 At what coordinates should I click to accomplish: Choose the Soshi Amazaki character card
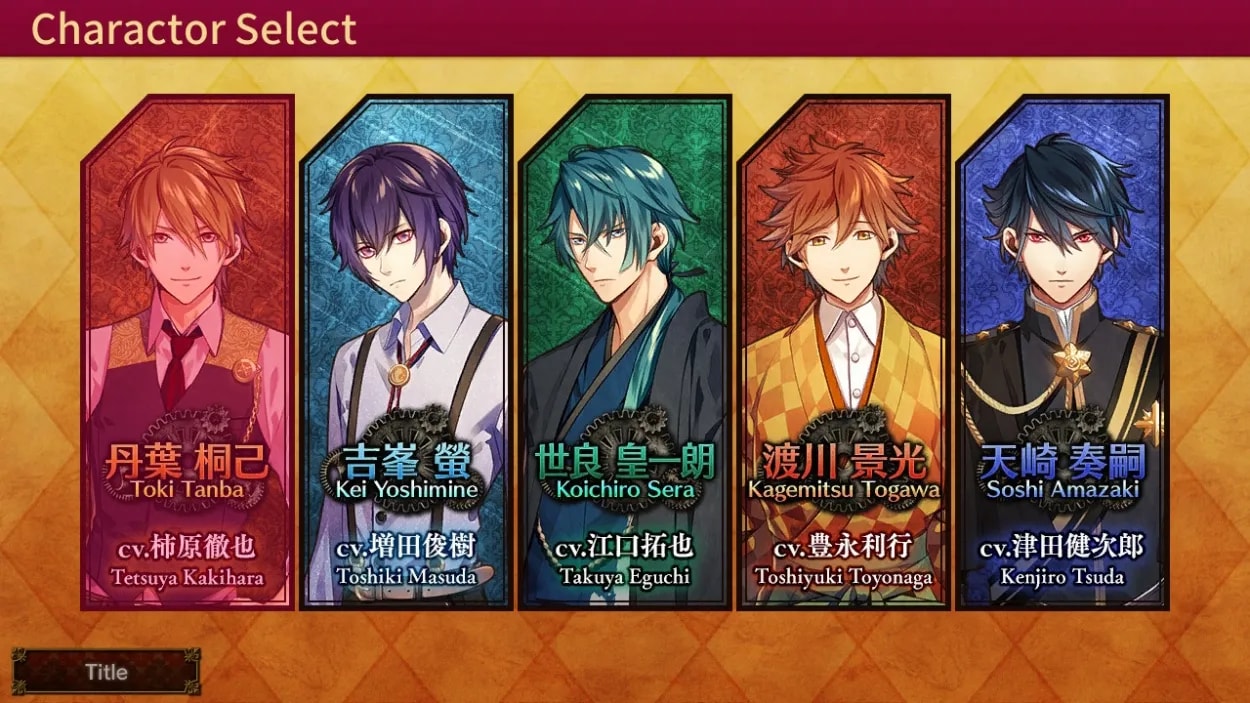1063,352
